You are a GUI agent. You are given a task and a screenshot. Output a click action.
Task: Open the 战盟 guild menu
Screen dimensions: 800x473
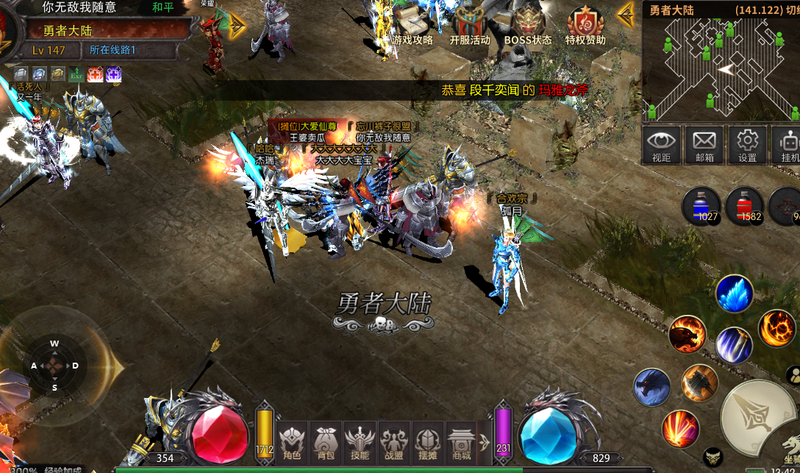pos(394,440)
